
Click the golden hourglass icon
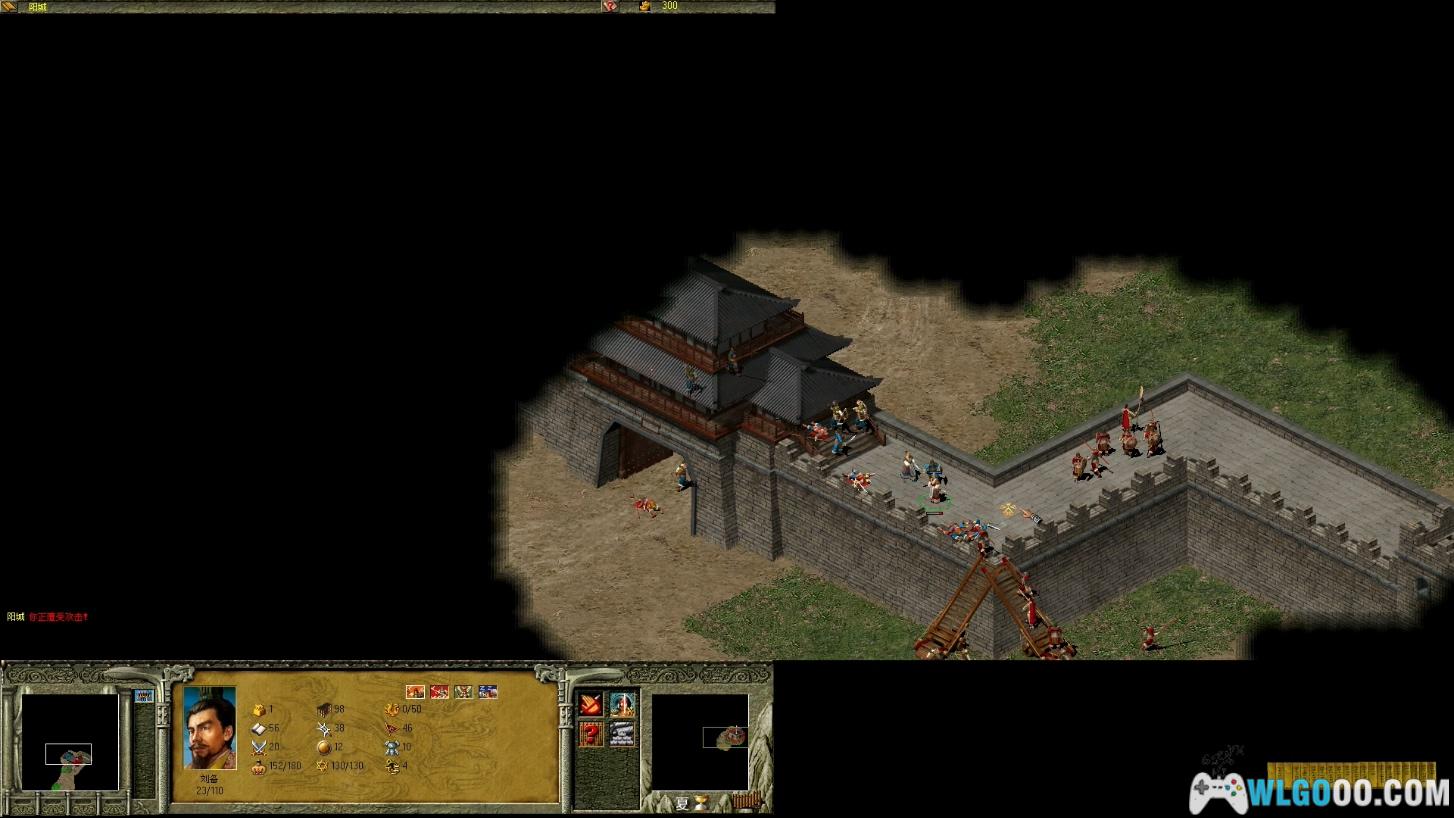point(703,802)
